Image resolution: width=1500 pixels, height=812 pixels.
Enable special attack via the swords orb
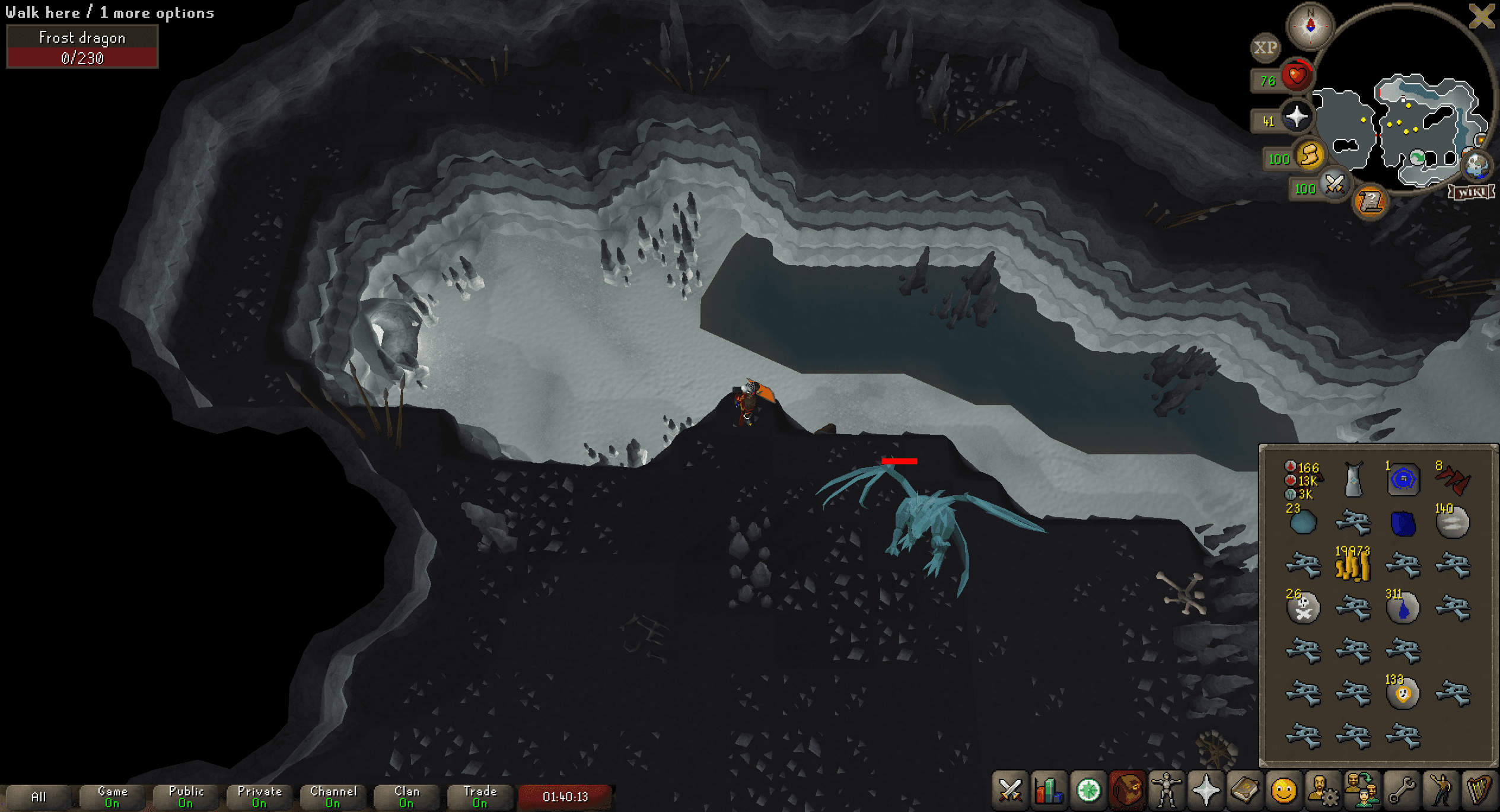click(1336, 185)
